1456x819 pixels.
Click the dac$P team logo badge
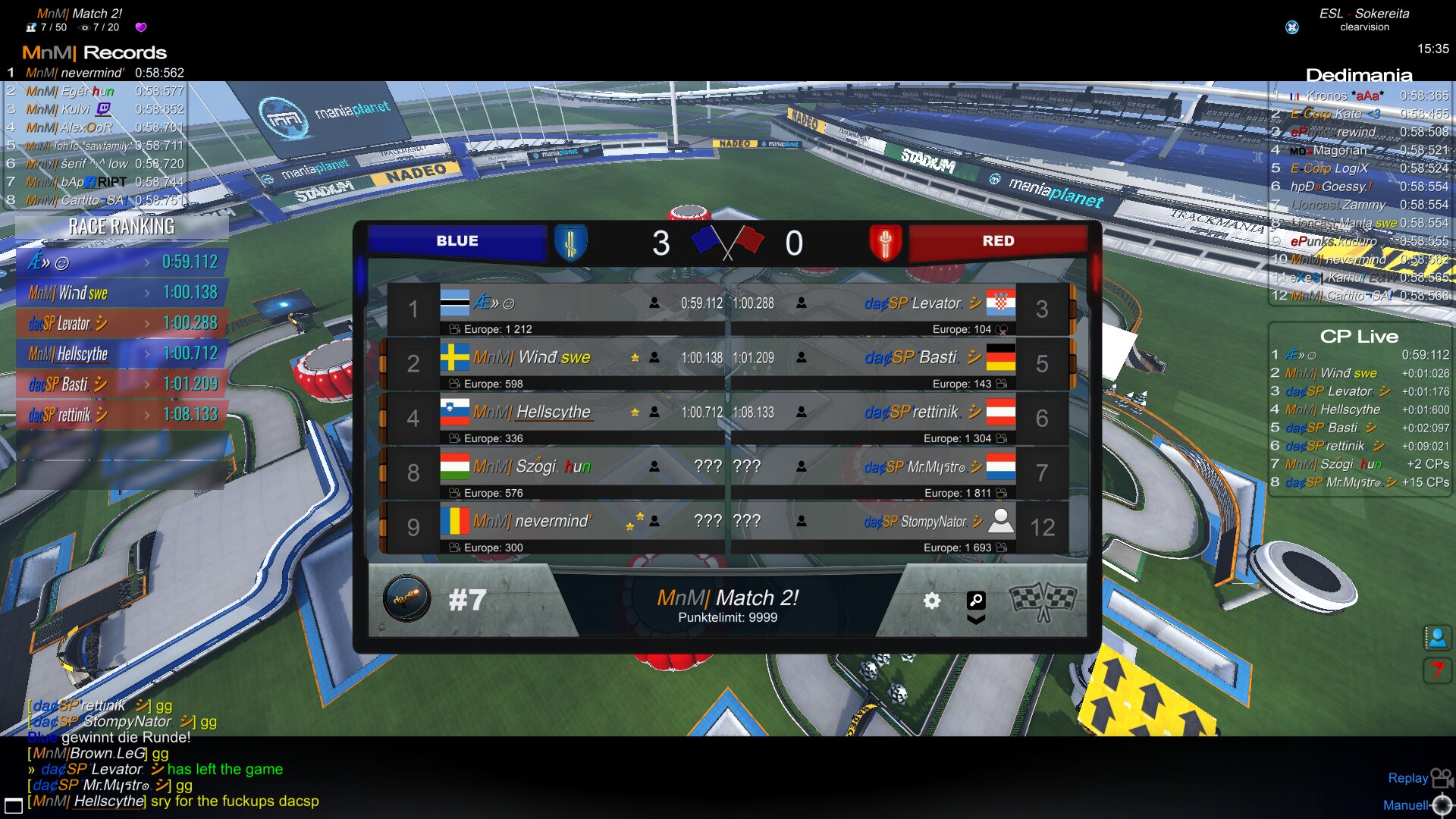406,599
